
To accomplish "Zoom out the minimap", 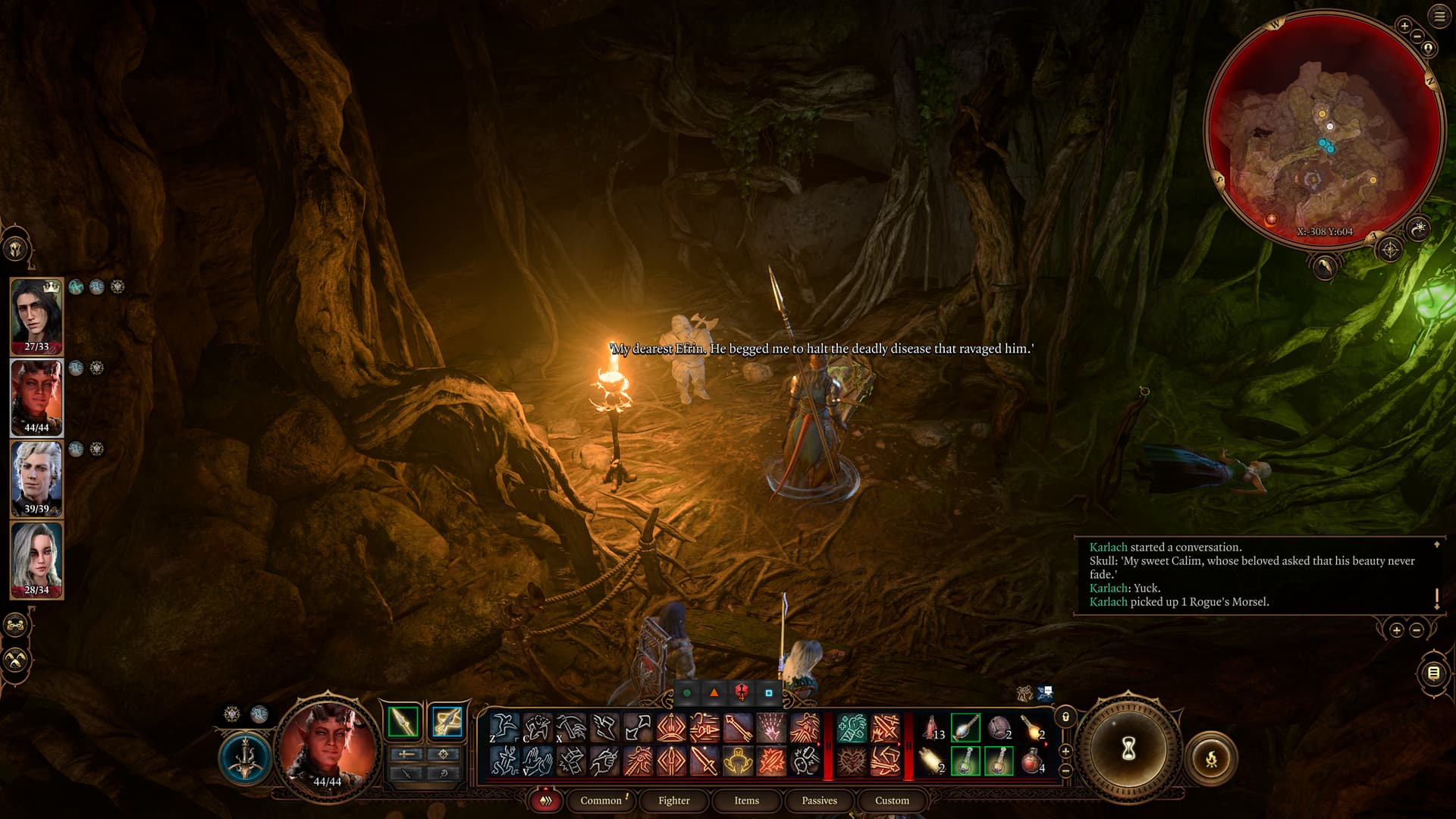I will (x=1417, y=36).
